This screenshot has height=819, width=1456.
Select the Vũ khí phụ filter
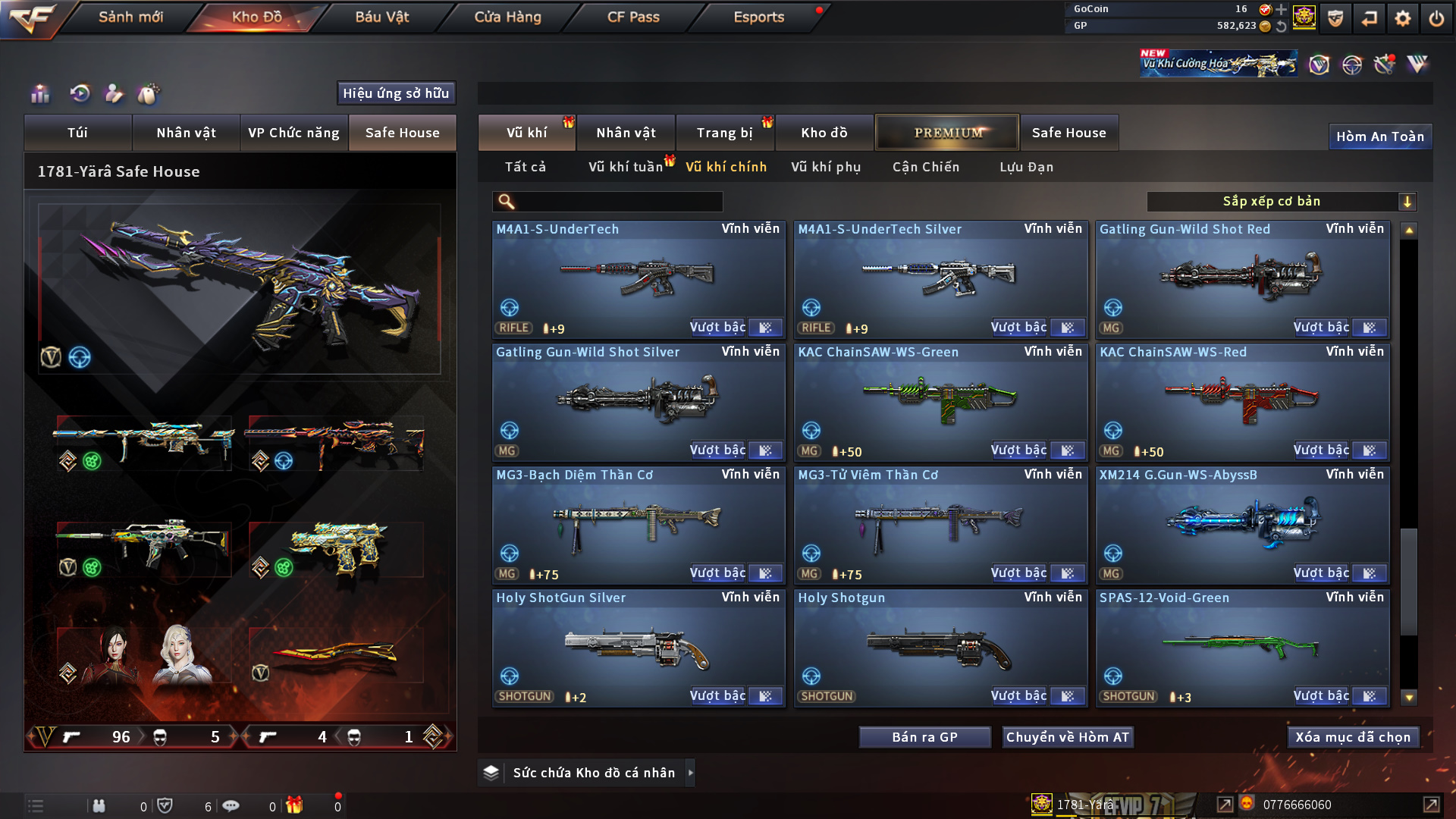coord(826,167)
